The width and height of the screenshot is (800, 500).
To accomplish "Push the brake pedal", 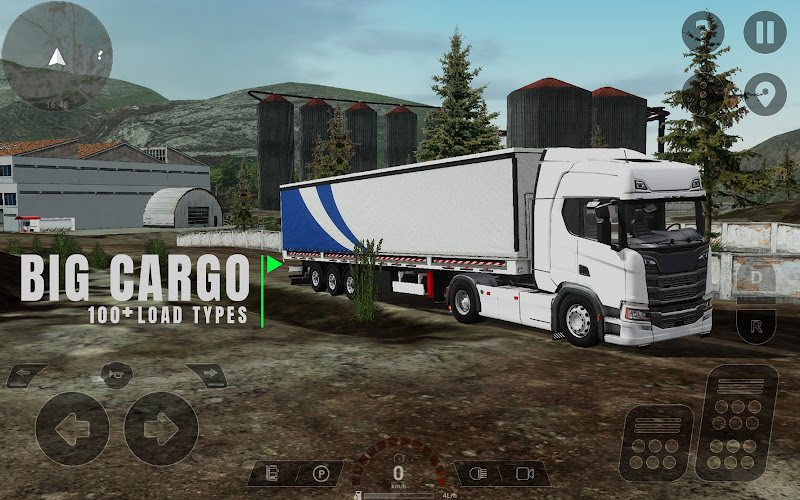I will click(656, 440).
